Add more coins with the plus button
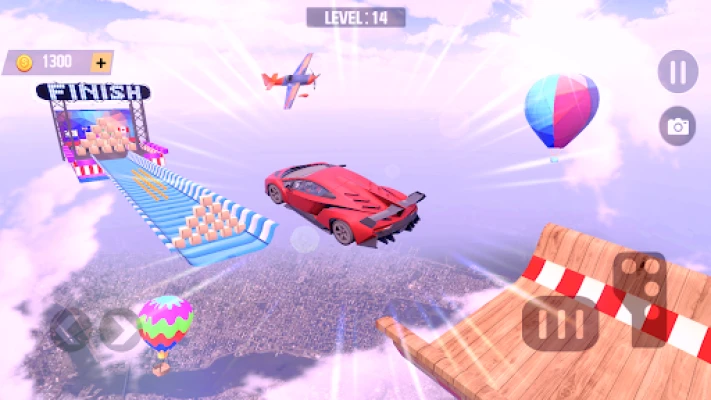The image size is (711, 400). point(100,63)
